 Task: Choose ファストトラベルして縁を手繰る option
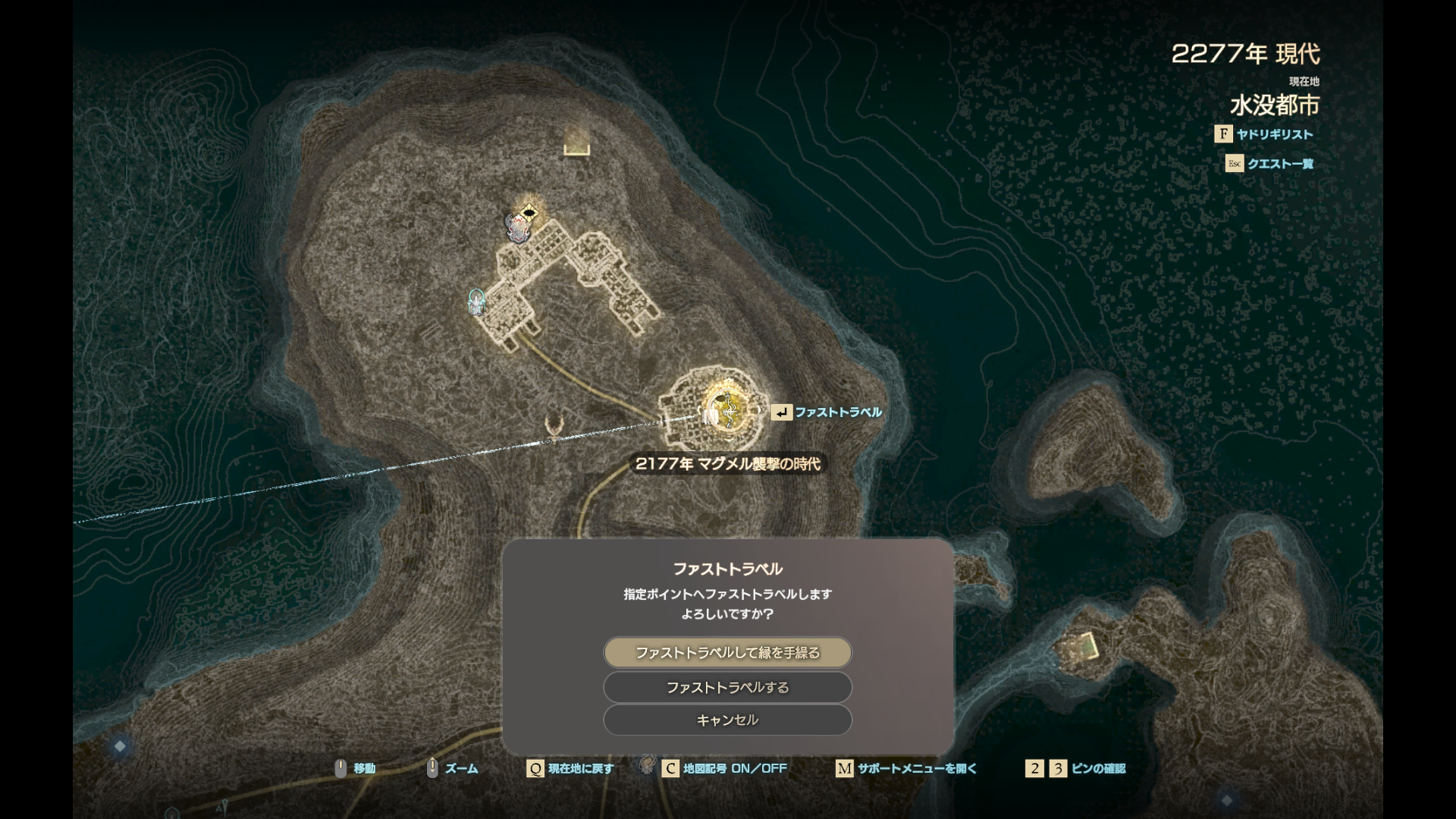(x=727, y=653)
